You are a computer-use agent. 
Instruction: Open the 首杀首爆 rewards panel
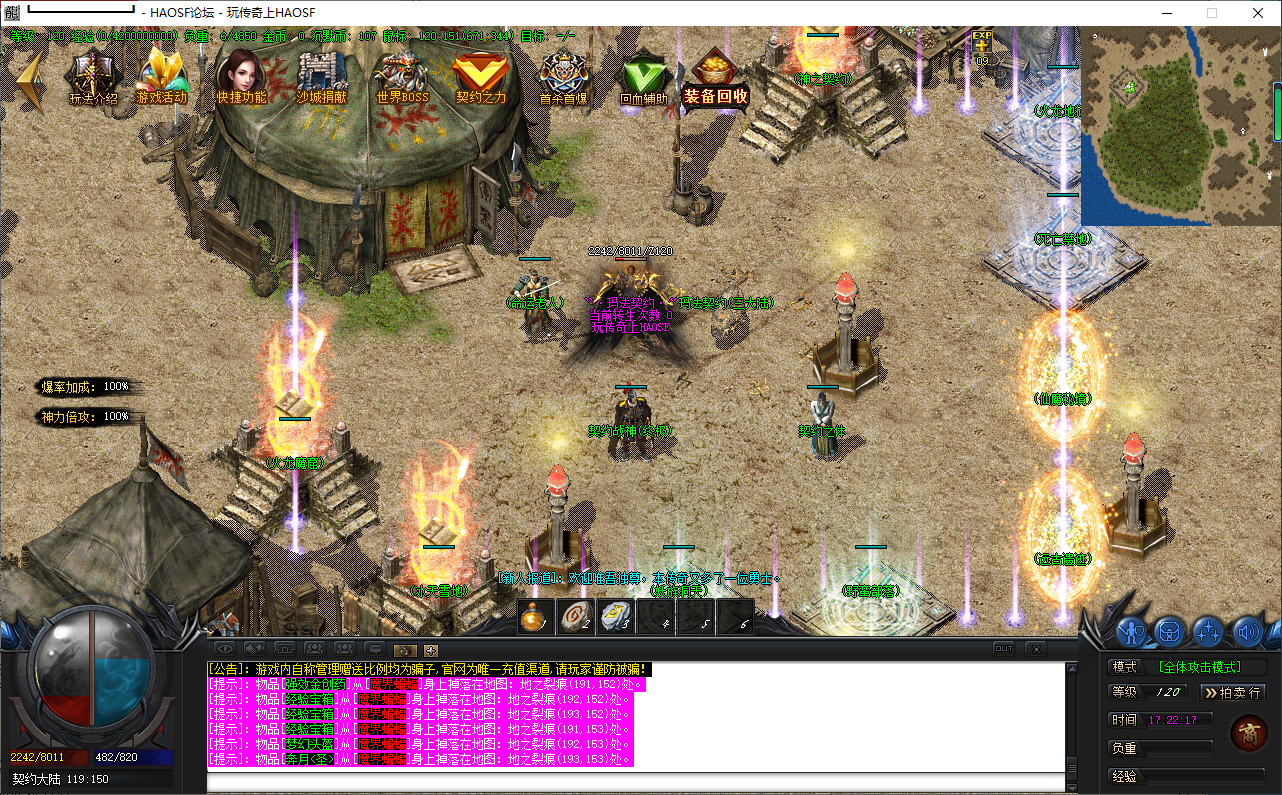[x=563, y=76]
